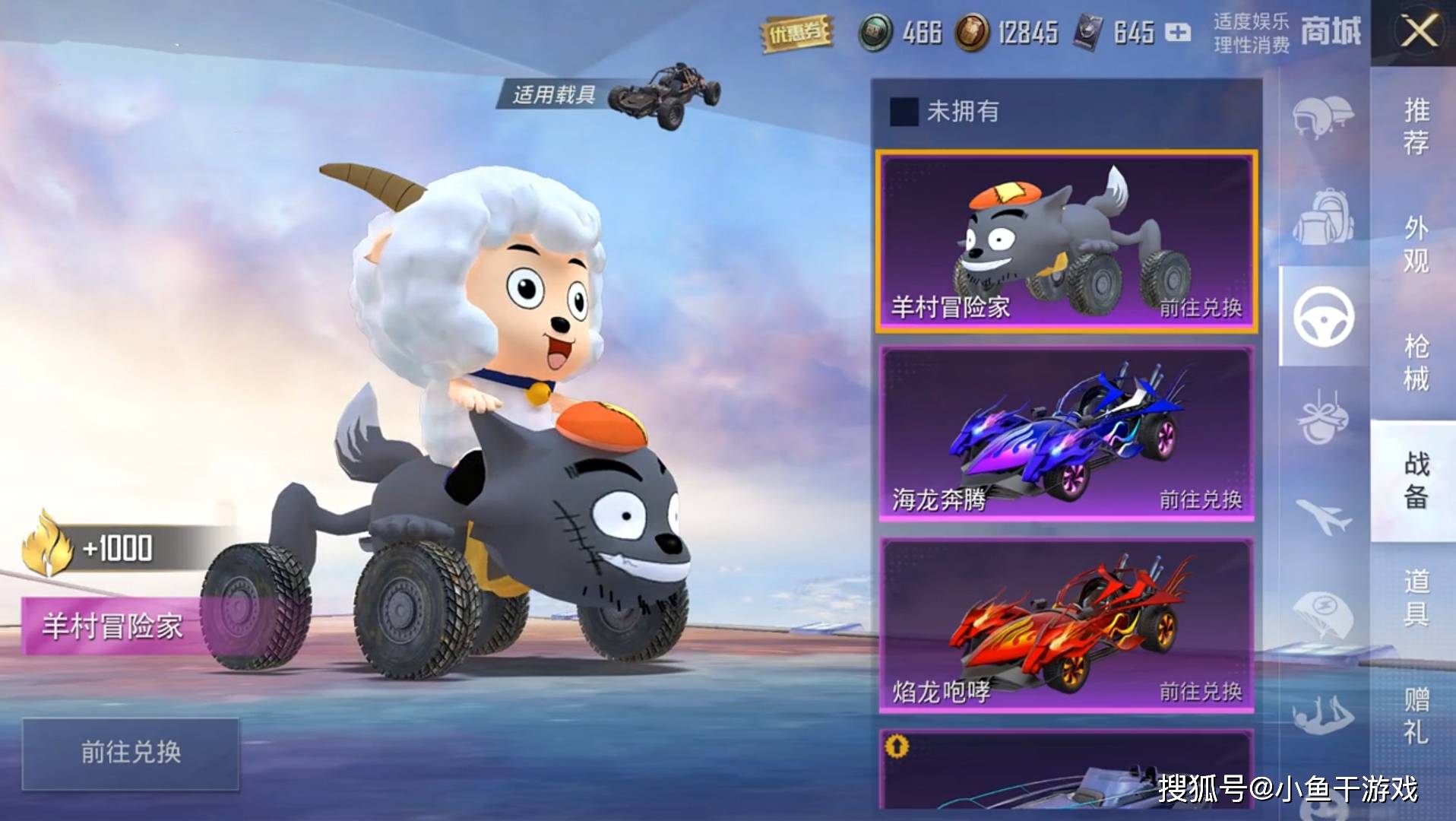The width and height of the screenshot is (1456, 821).
Task: Go to the 道具 tab
Action: point(1415,598)
